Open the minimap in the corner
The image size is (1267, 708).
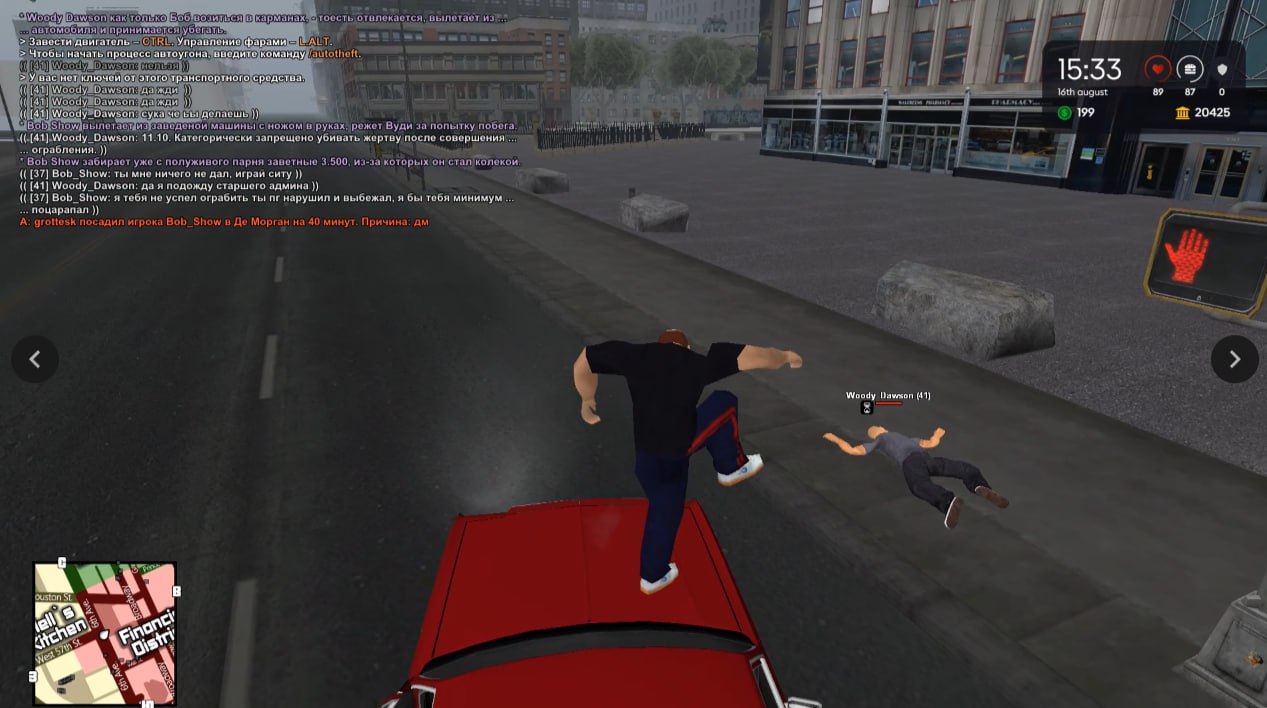point(105,633)
